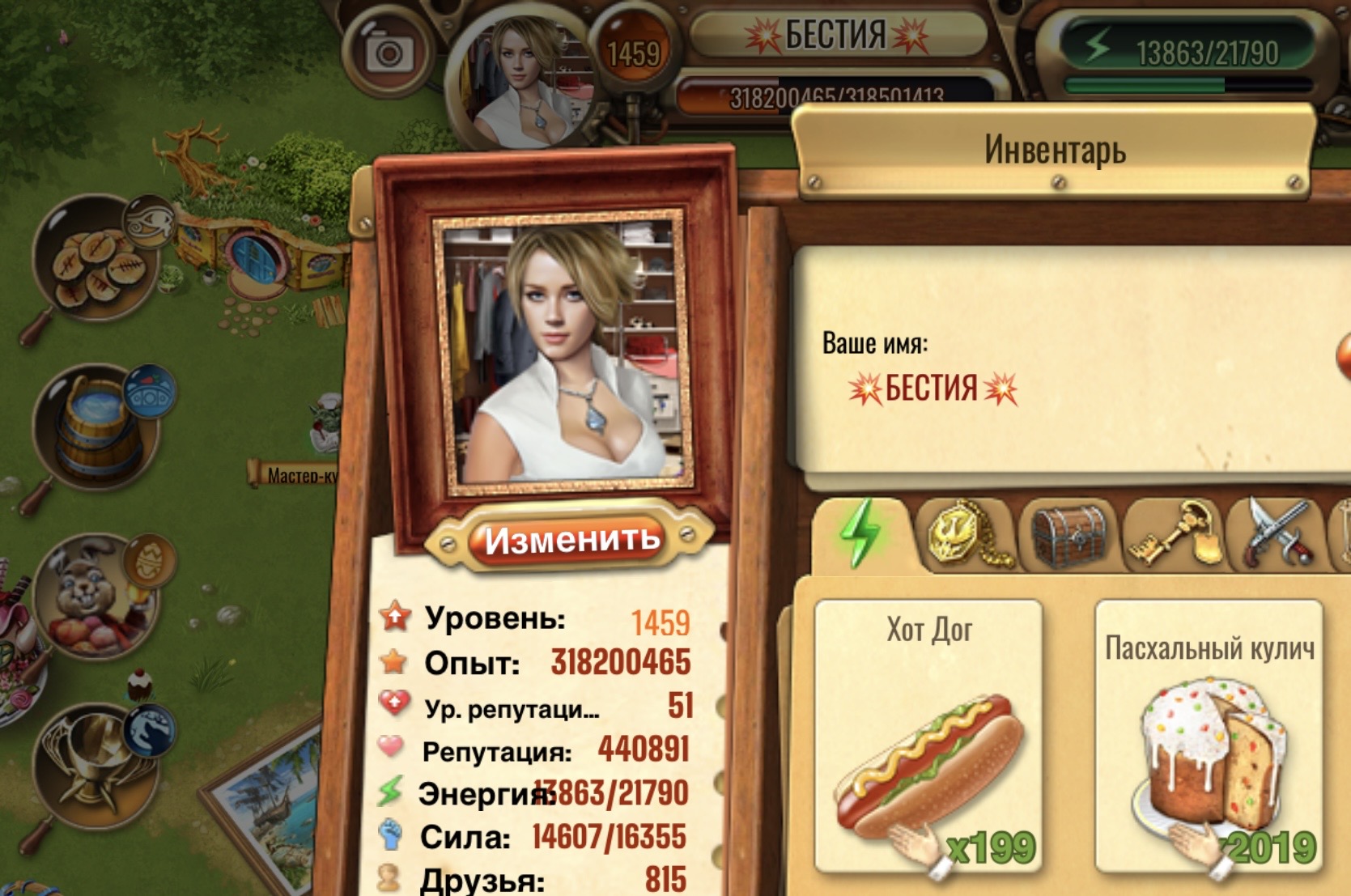Click the golden trophy cup icon

96,765
